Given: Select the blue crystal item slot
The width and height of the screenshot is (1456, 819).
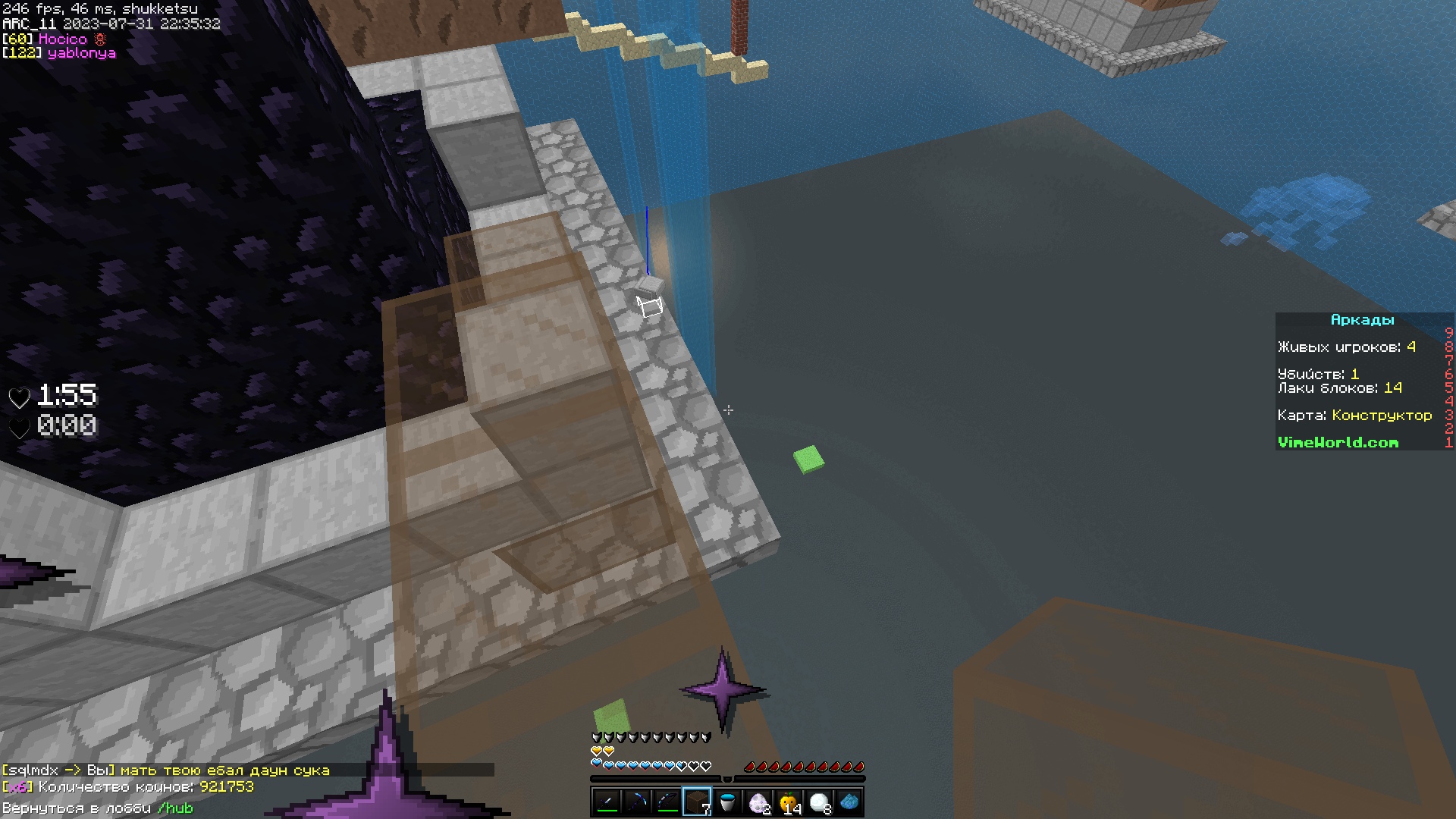Looking at the screenshot, I should click(849, 802).
